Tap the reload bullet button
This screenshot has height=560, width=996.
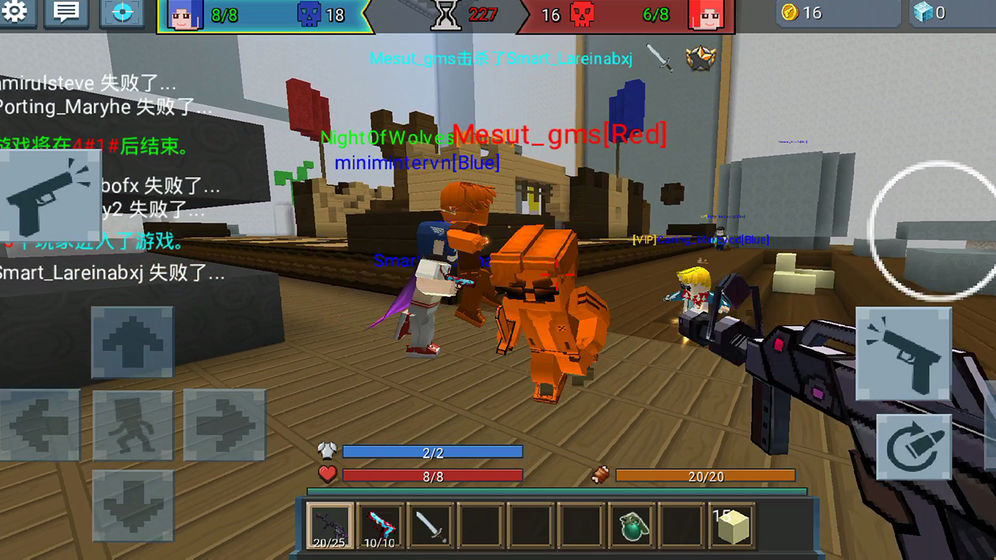tap(913, 445)
